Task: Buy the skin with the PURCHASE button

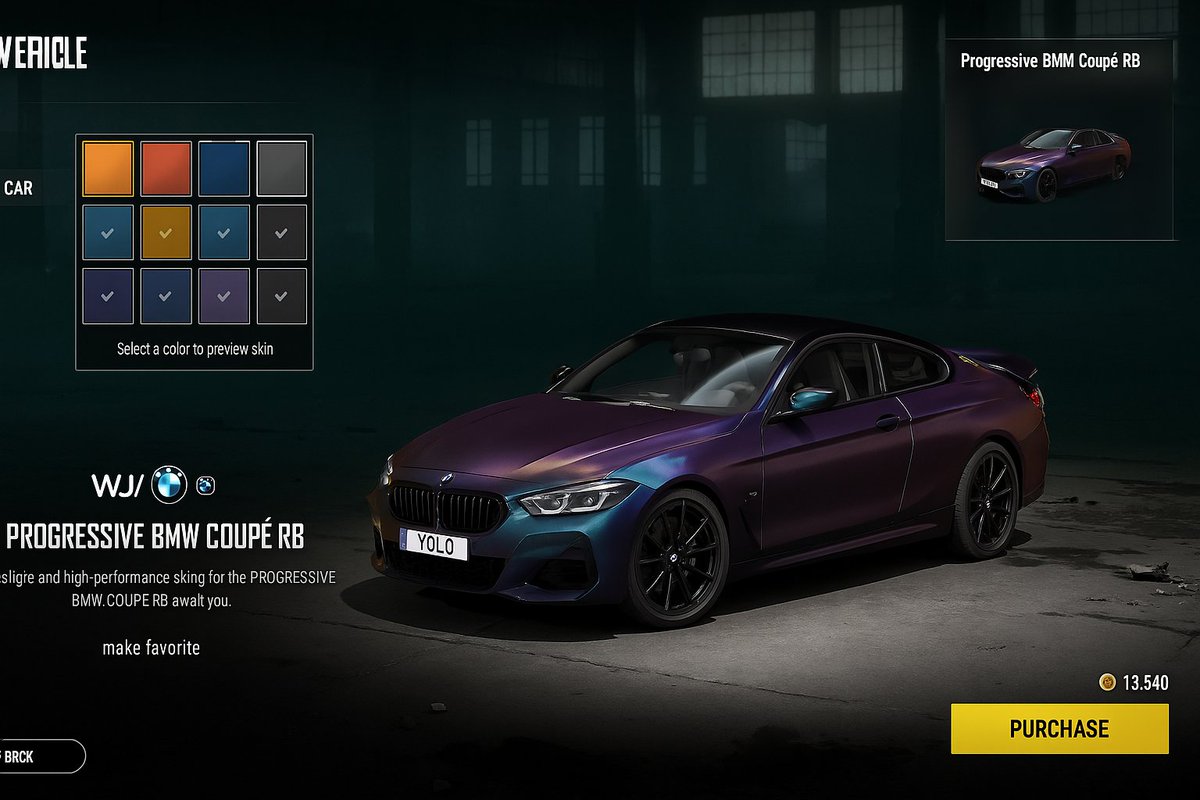Action: tap(1059, 728)
